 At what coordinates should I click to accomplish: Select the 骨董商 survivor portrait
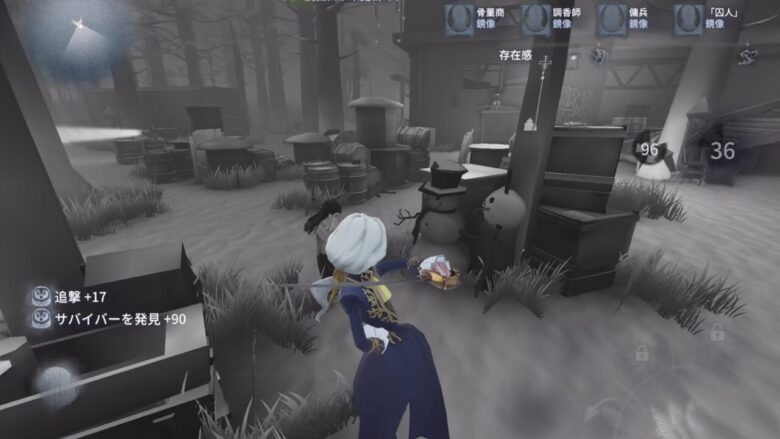pyautogui.click(x=460, y=19)
